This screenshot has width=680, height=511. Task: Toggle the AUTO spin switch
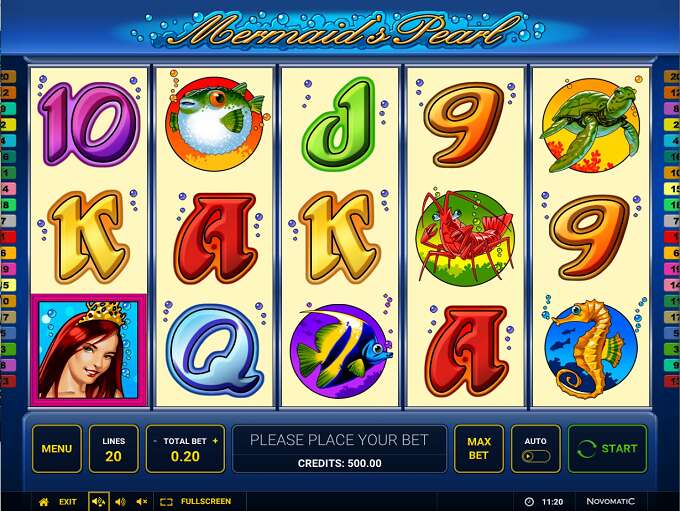535,456
